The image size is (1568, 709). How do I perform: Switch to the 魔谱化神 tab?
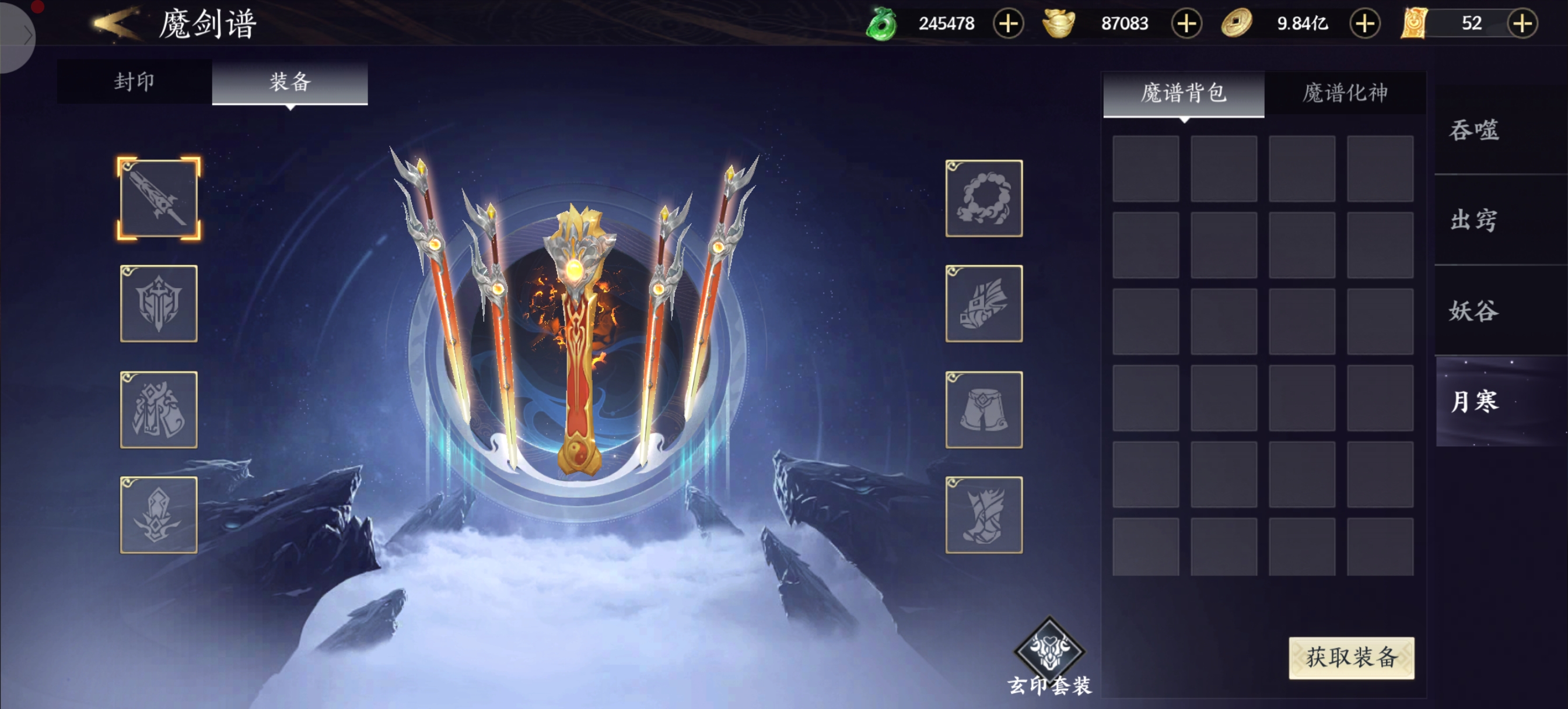point(1345,93)
